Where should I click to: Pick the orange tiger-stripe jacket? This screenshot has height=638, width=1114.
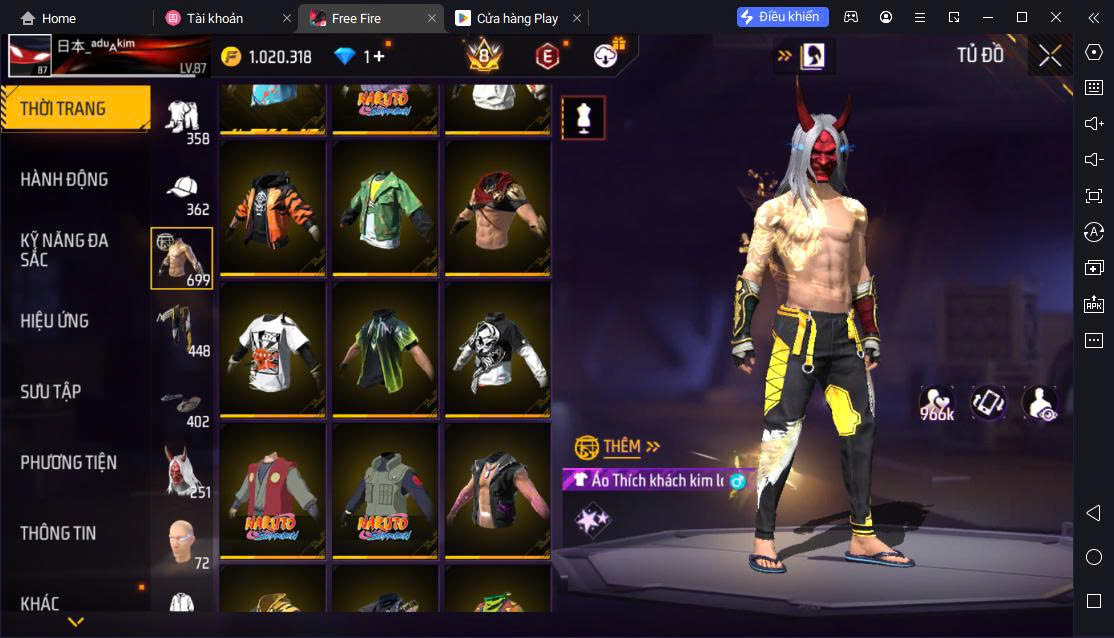click(273, 209)
